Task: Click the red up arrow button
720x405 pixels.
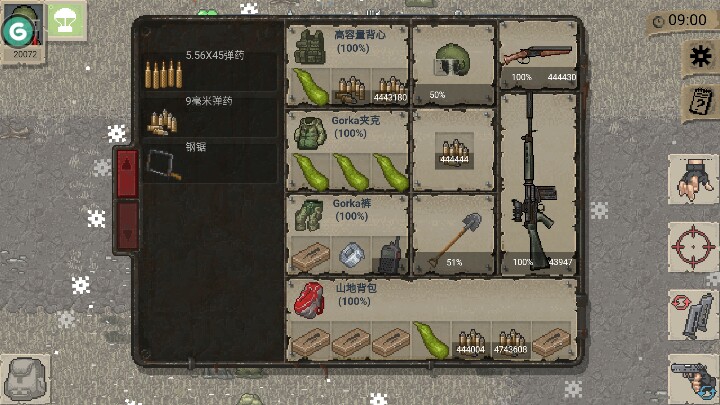Action: point(127,173)
